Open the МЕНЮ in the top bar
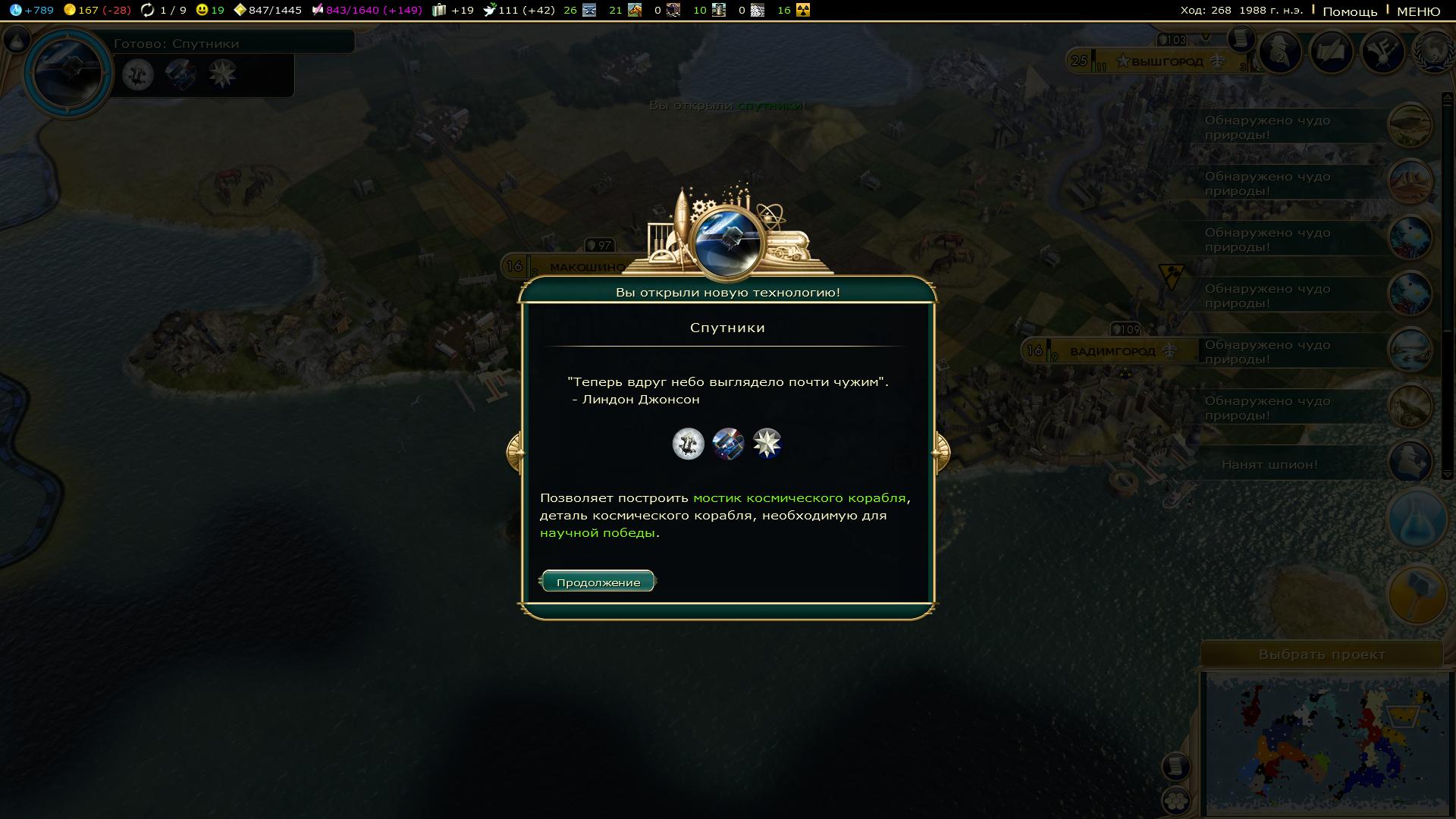The width and height of the screenshot is (1456, 819). (x=1418, y=11)
